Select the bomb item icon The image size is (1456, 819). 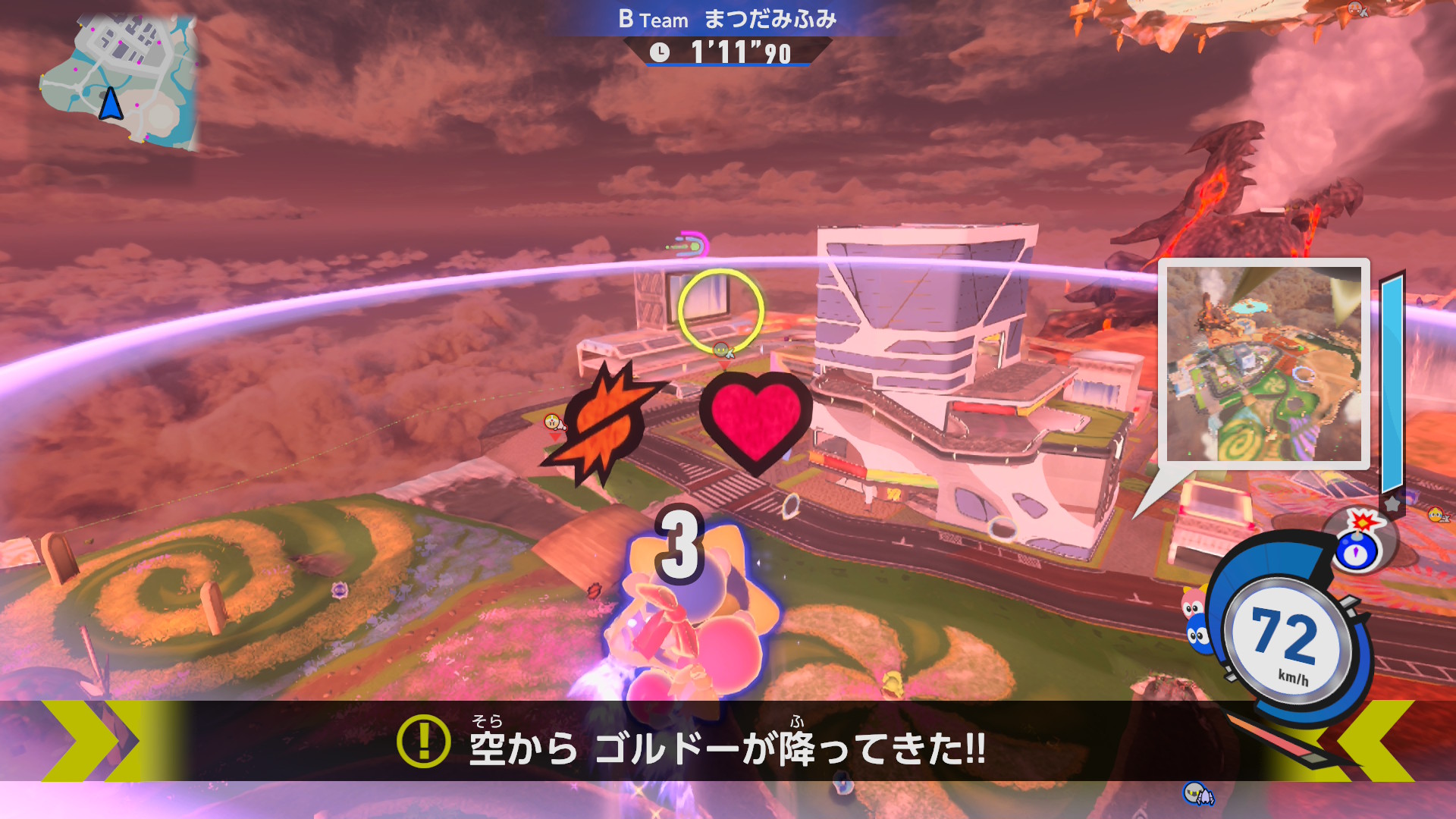(x=1359, y=543)
